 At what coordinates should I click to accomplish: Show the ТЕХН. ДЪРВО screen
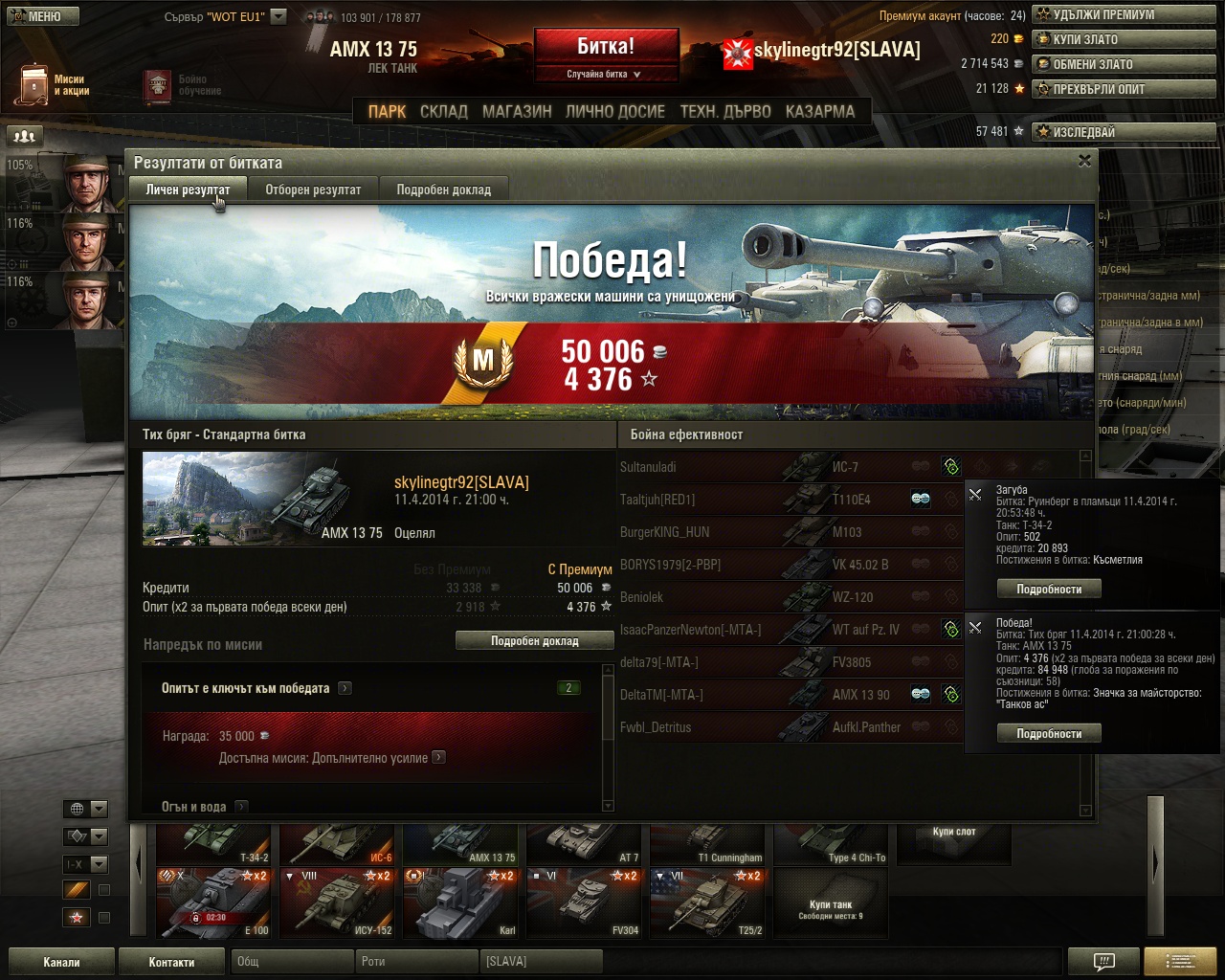click(724, 112)
